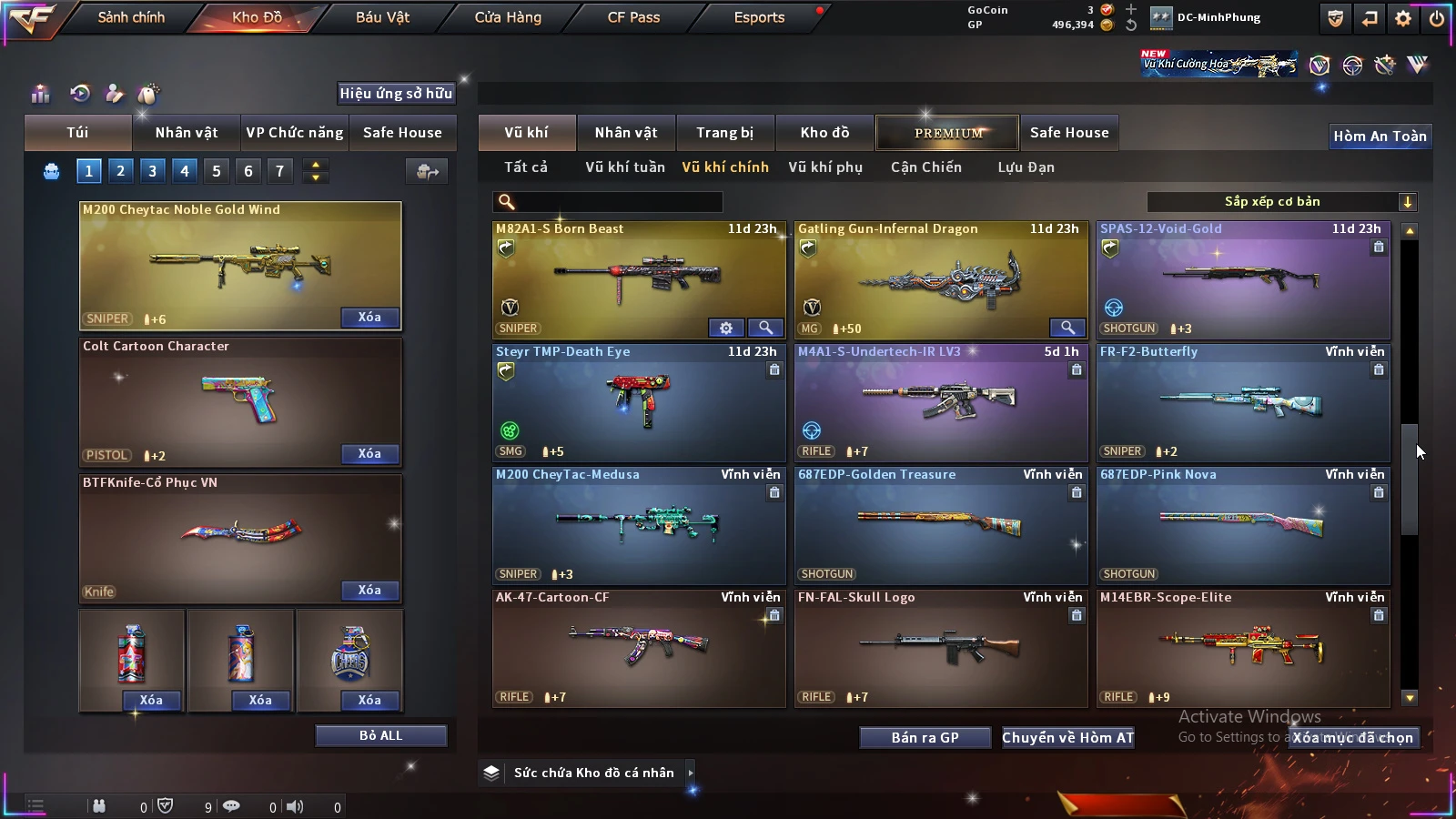This screenshot has height=819, width=1456.
Task: Select the Gatling Gun-Infernal Dragon weapon
Action: tap(941, 280)
